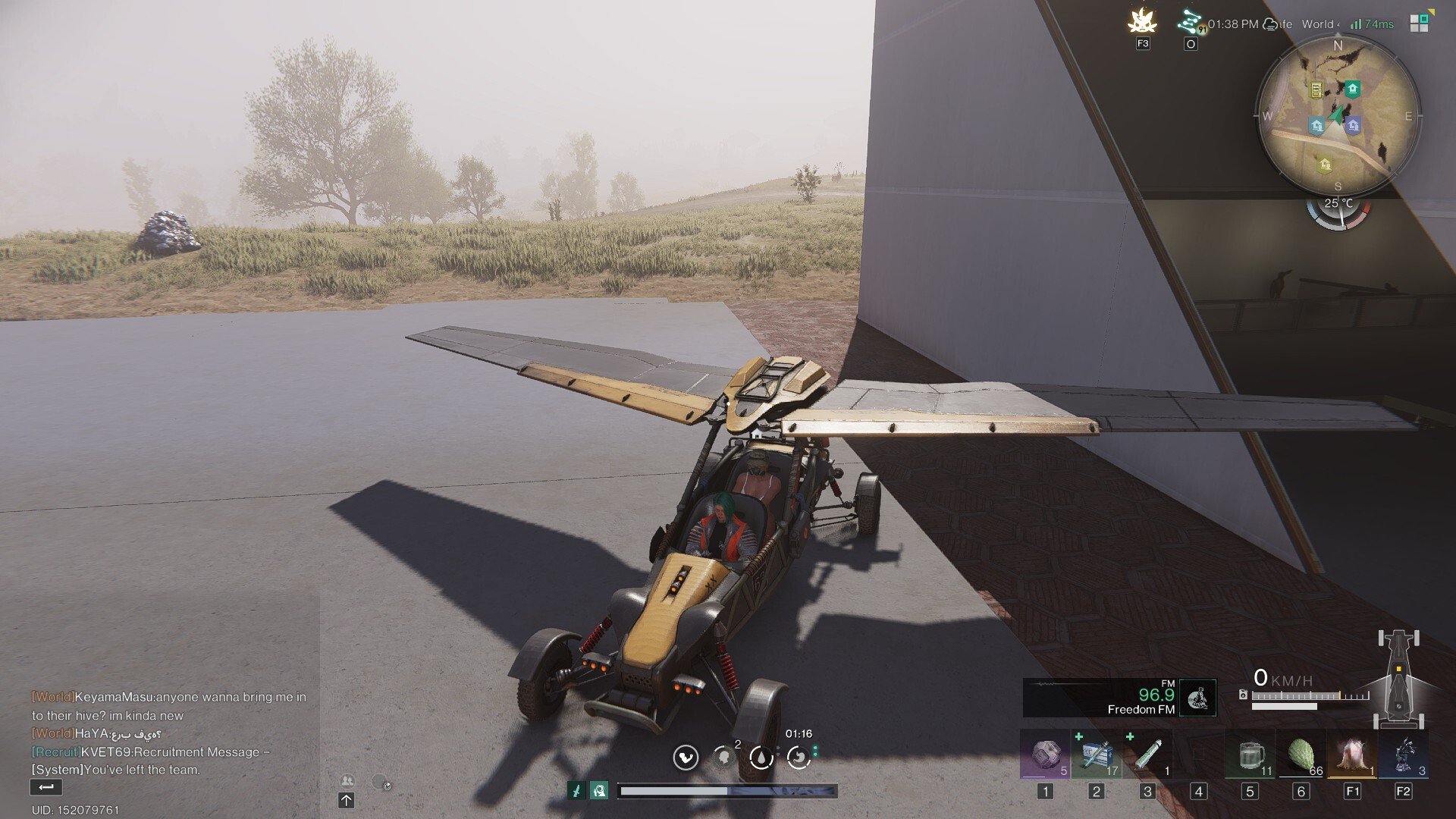
Task: Click the yellow vending machine map marker
Action: (1316, 90)
